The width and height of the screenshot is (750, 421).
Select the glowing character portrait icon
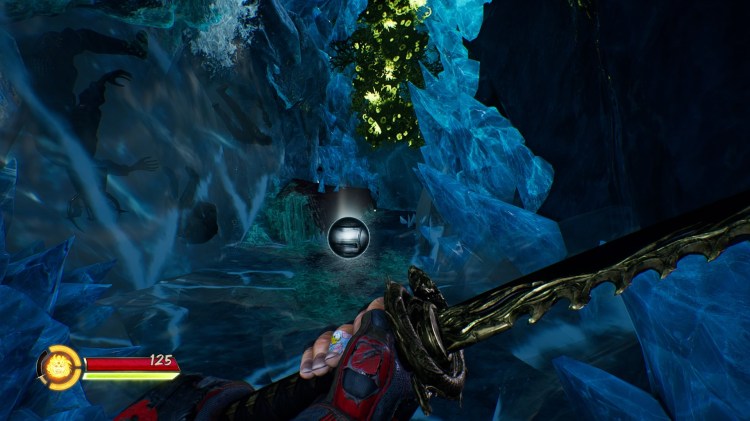point(57,366)
